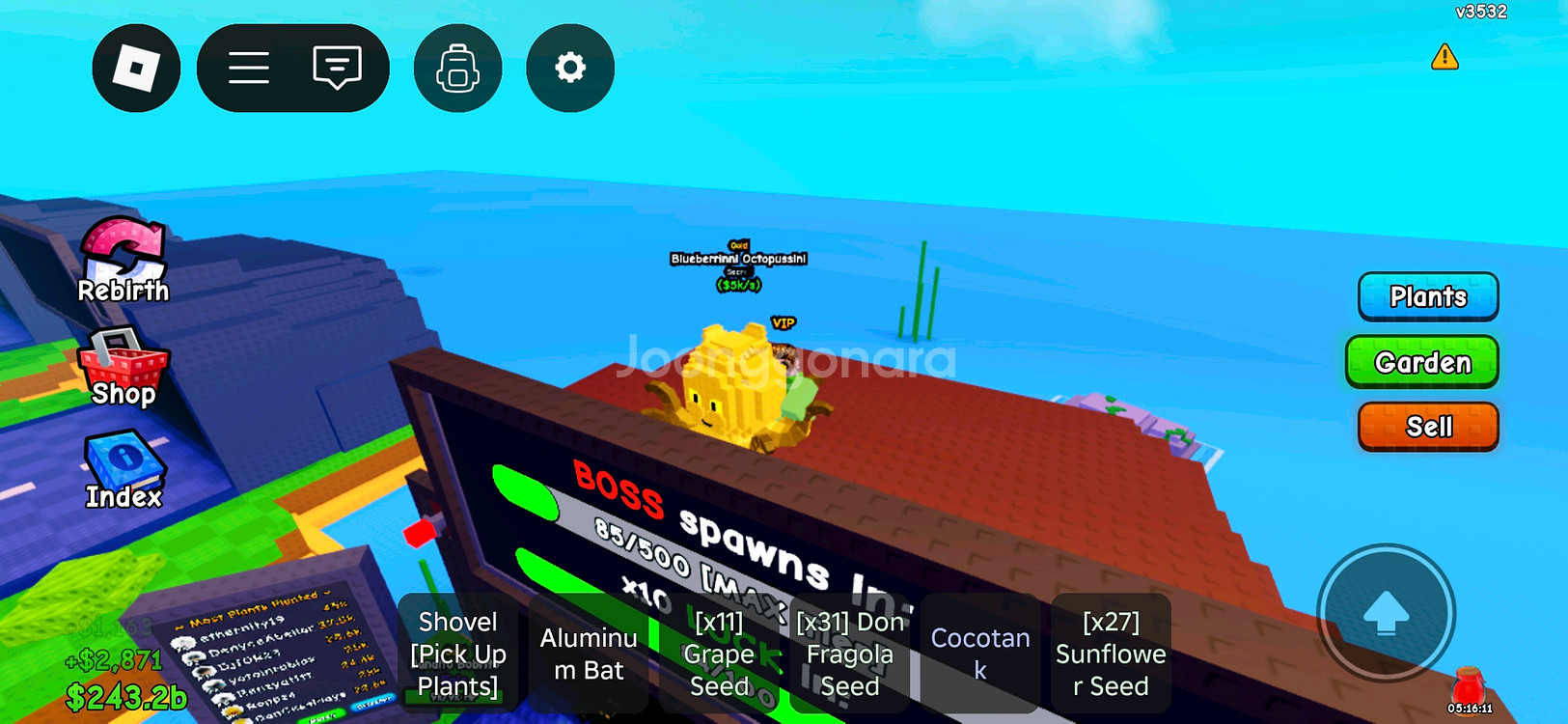Select the Cocotank hotbar slot
Image resolution: width=1568 pixels, height=724 pixels.
(x=980, y=654)
